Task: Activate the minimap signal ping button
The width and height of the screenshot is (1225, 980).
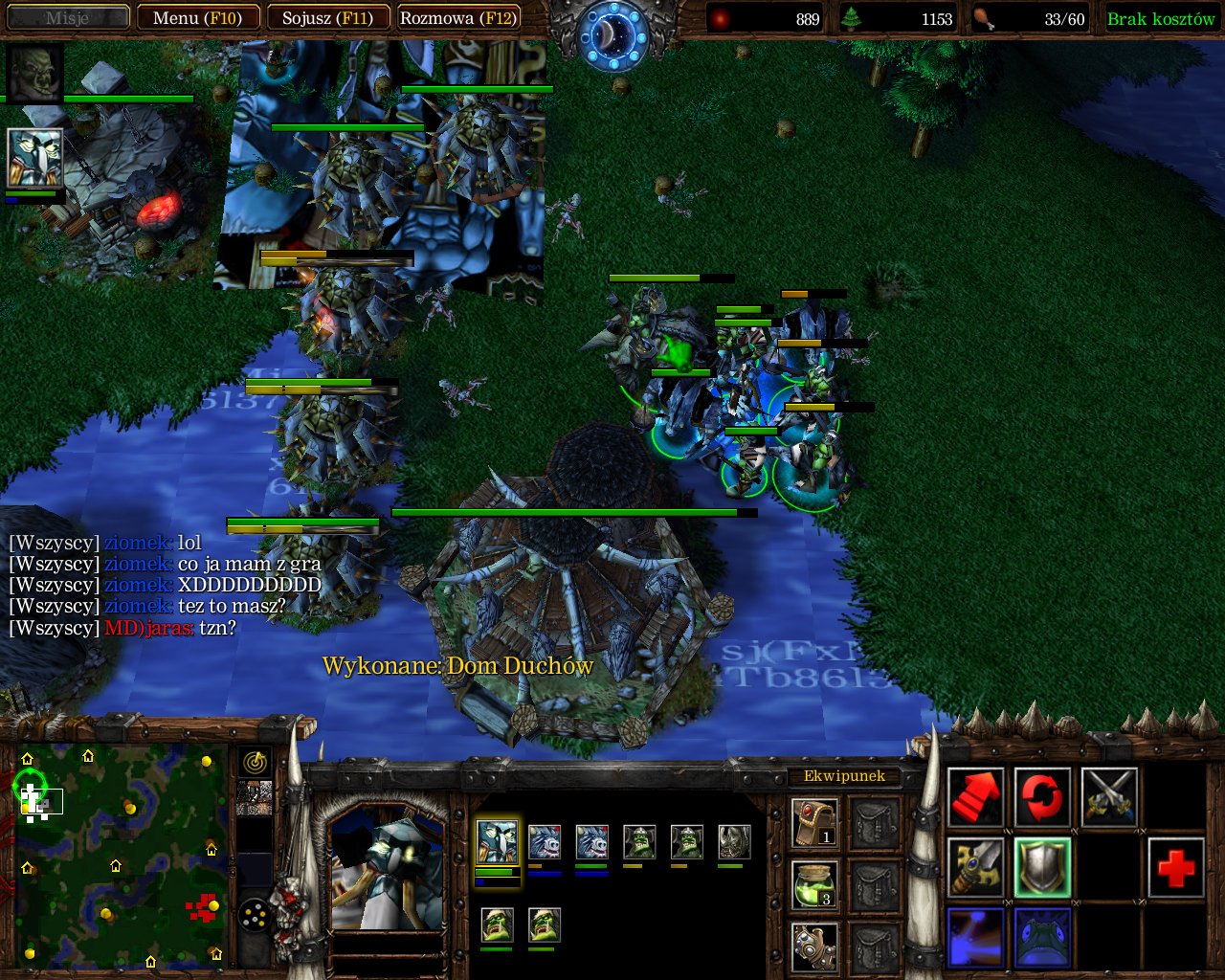Action: tap(255, 762)
